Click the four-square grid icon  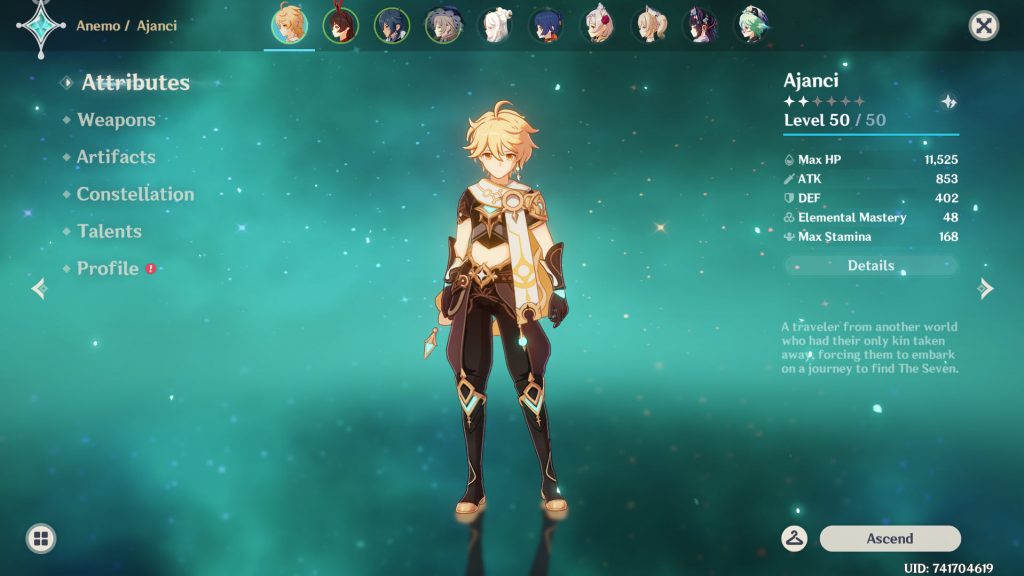(41, 539)
